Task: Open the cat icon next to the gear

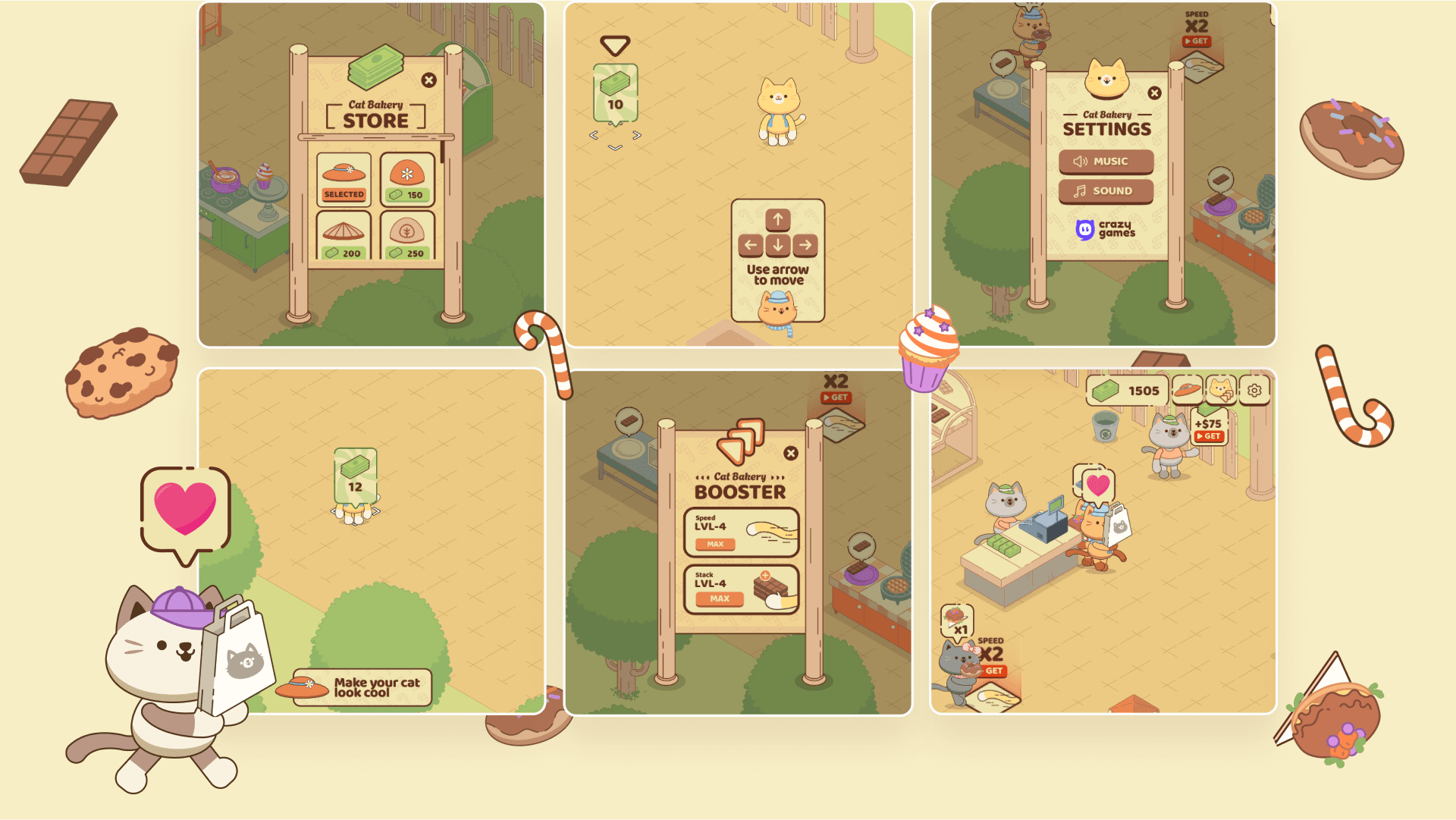Action: 1221,390
